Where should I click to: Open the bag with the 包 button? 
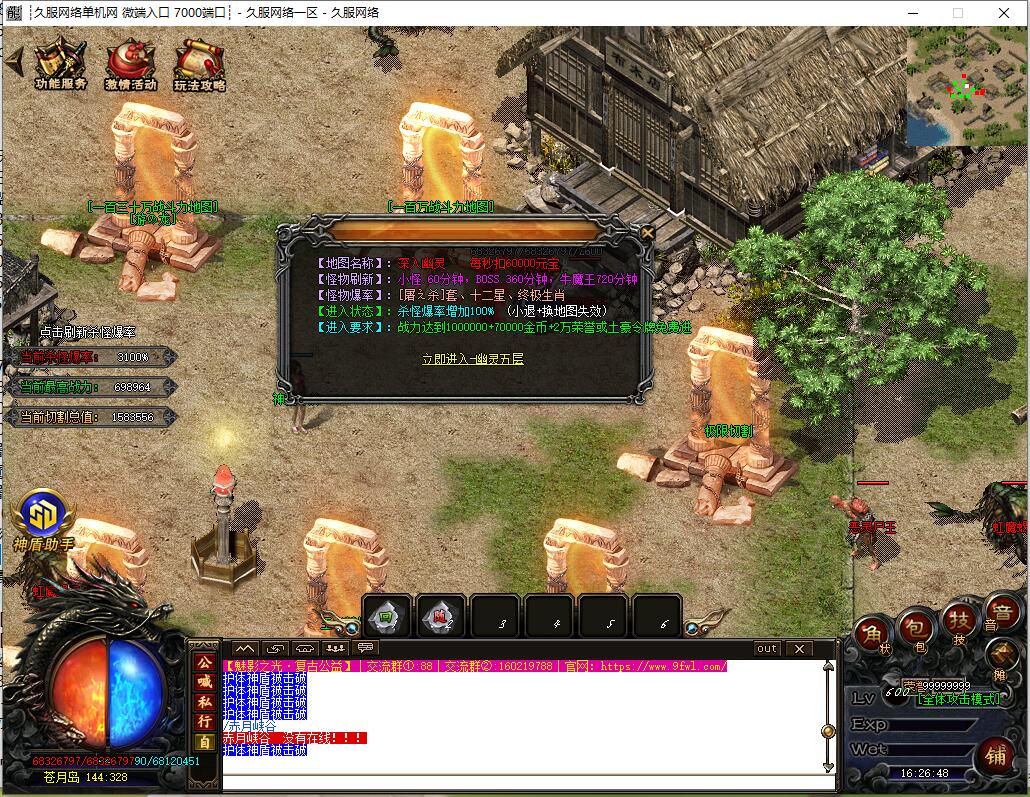(x=914, y=626)
